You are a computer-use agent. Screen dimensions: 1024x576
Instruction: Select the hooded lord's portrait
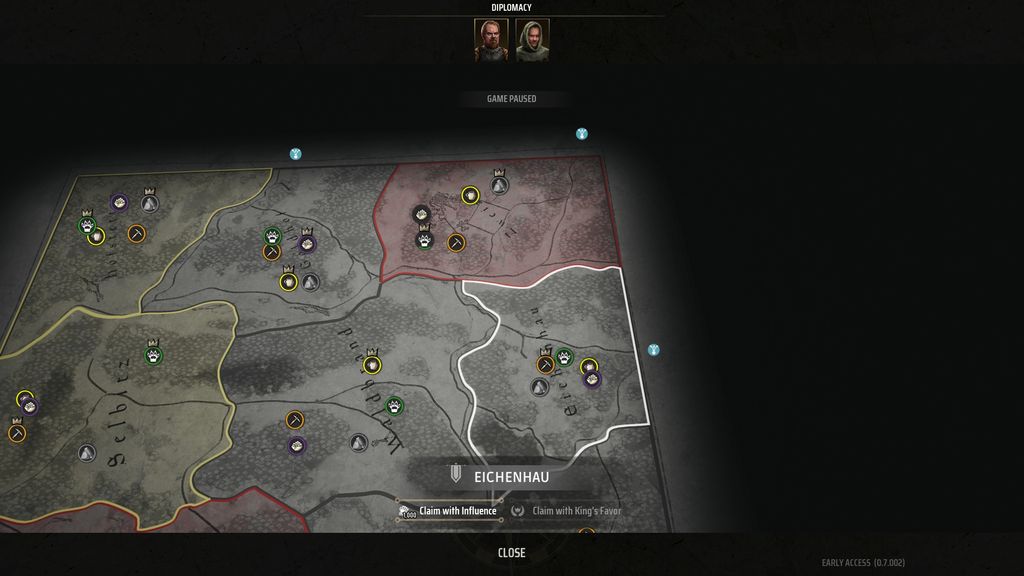[x=532, y=40]
